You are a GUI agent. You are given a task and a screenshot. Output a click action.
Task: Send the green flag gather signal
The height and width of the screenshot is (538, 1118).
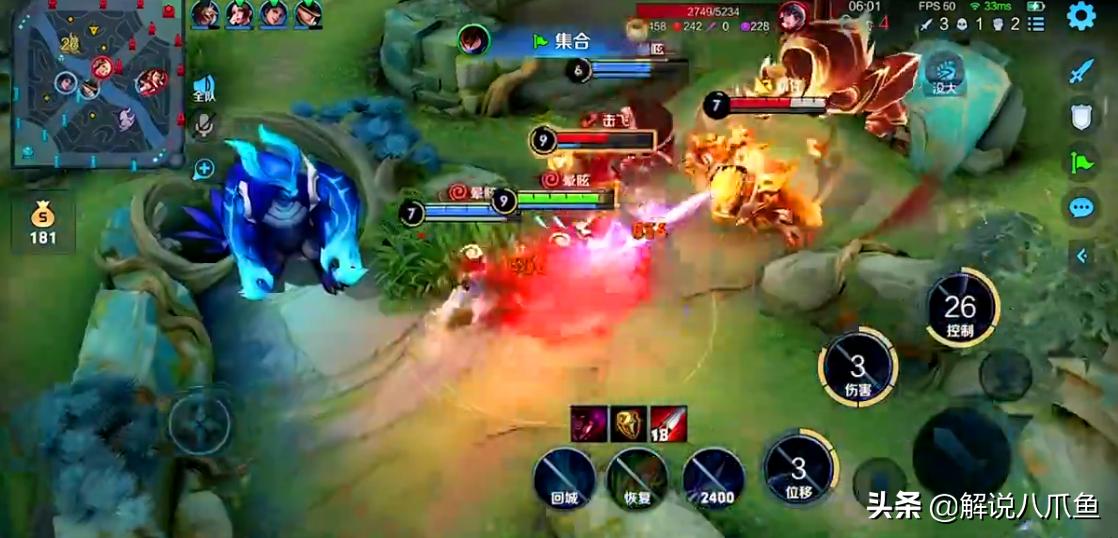[1081, 162]
